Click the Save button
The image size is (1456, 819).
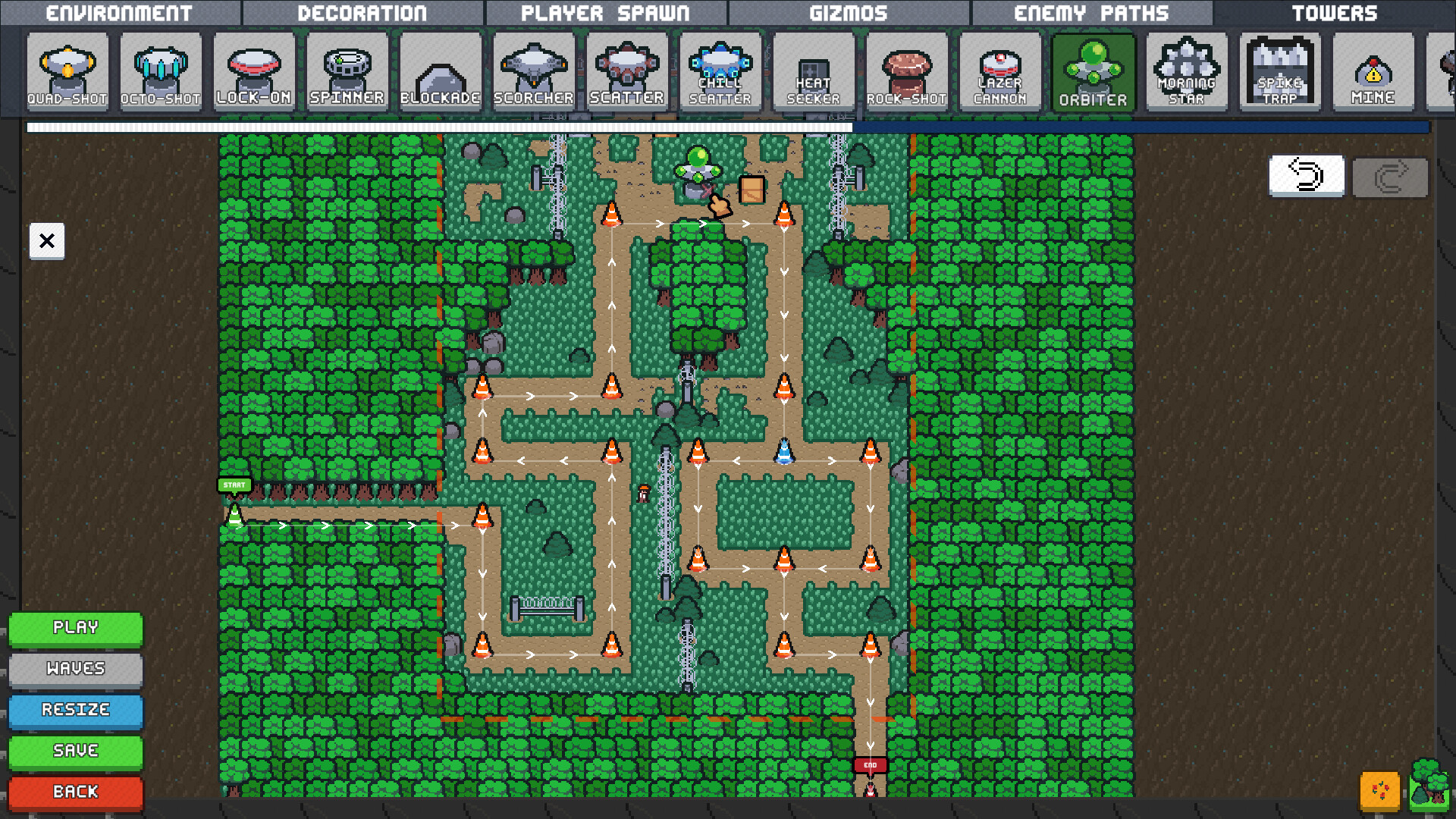pos(75,751)
